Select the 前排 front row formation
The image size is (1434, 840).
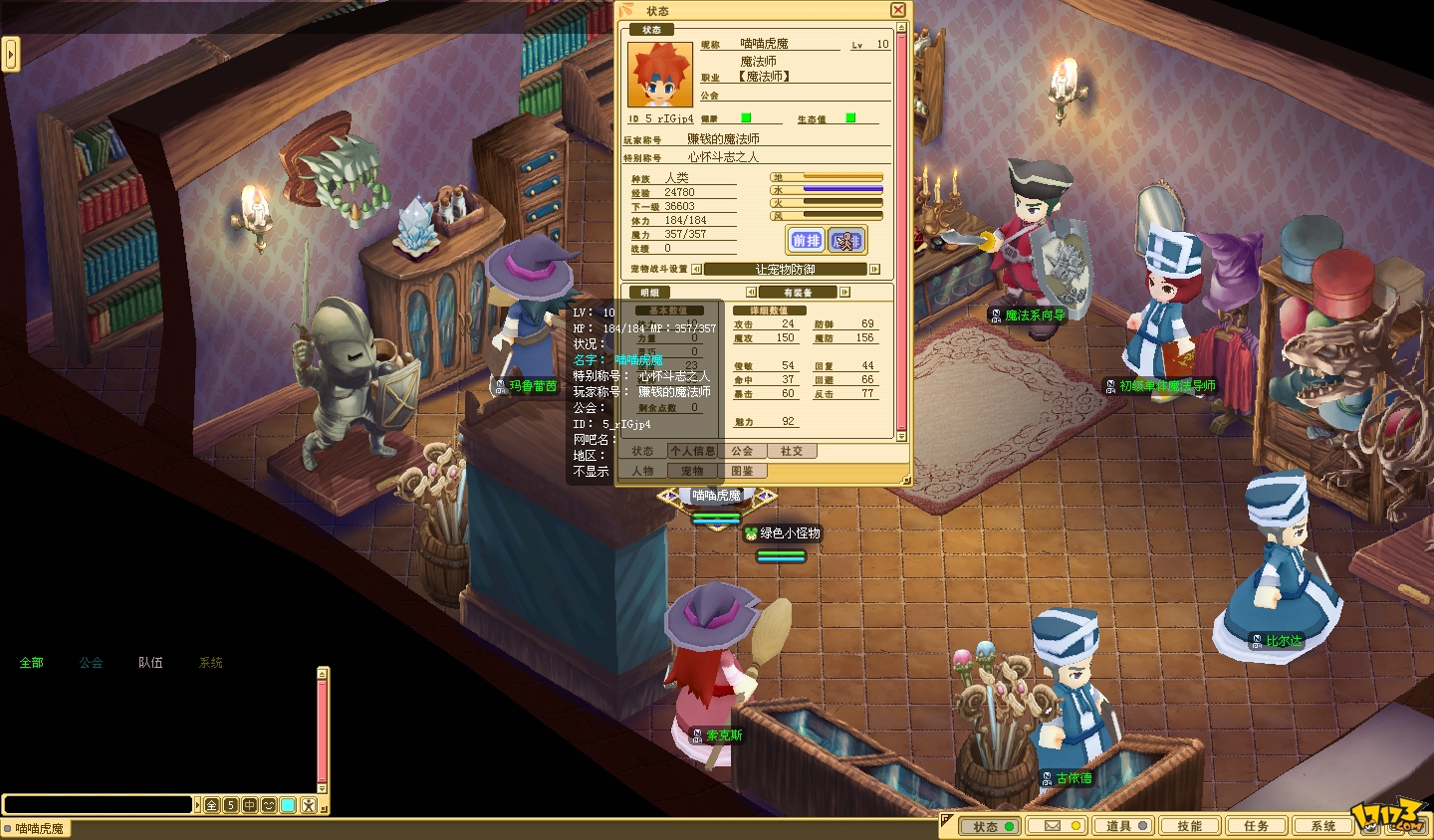(x=806, y=240)
